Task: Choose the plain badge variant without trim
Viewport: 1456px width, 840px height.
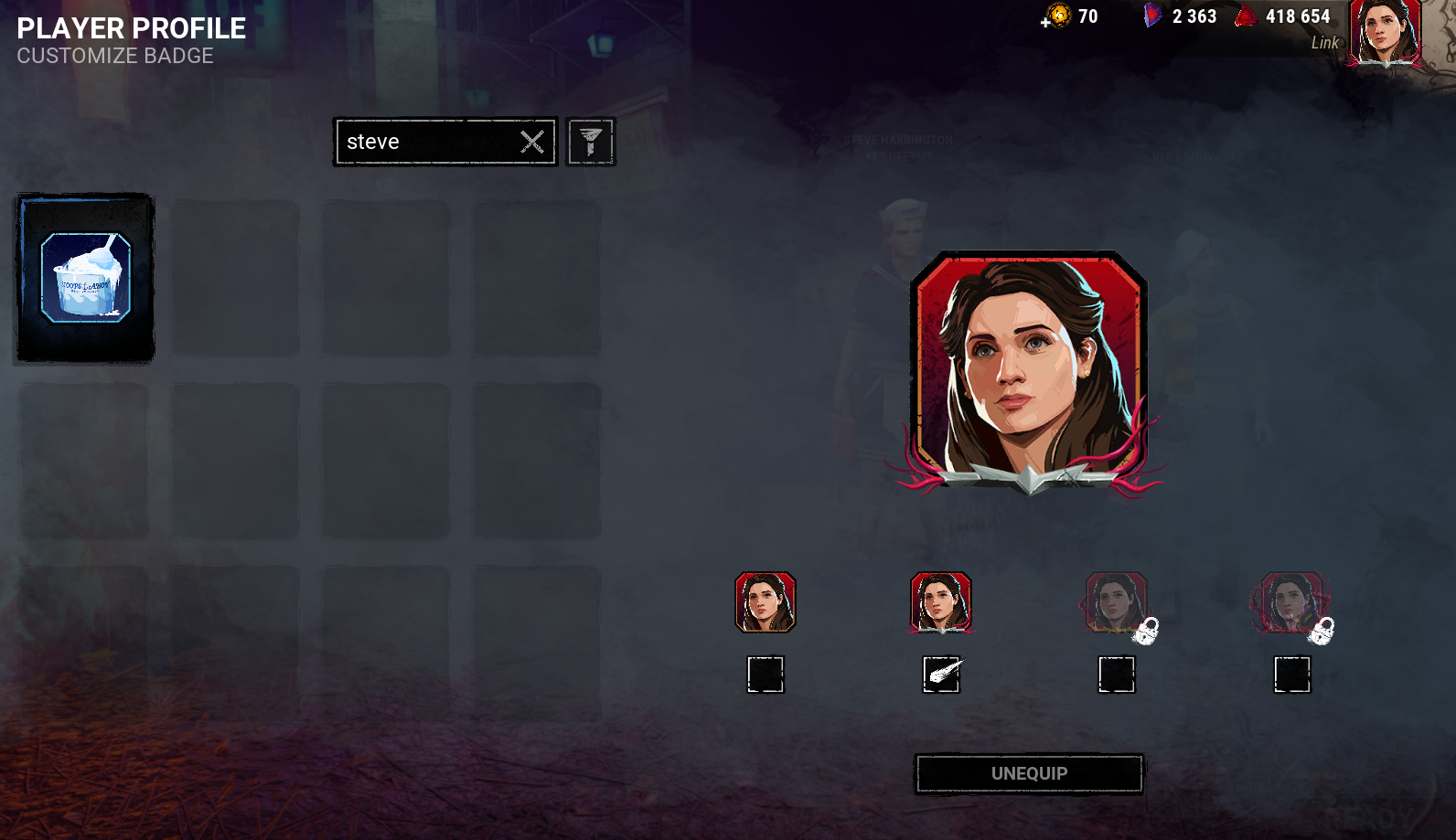Action: point(765,602)
